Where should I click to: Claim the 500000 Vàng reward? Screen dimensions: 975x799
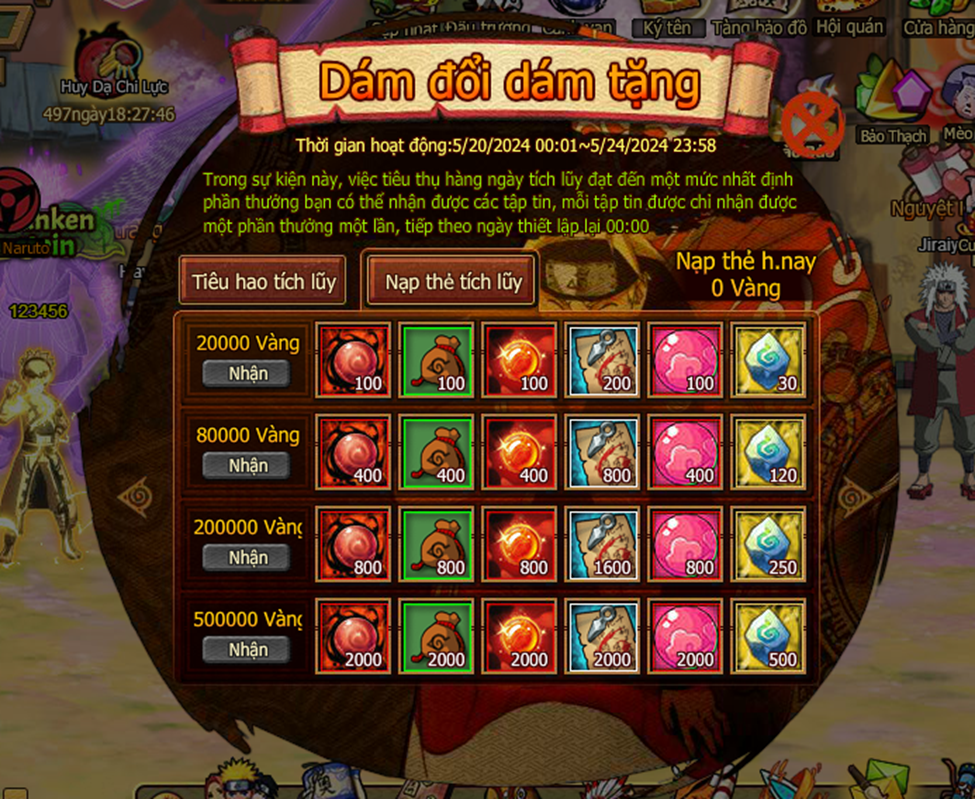(247, 650)
